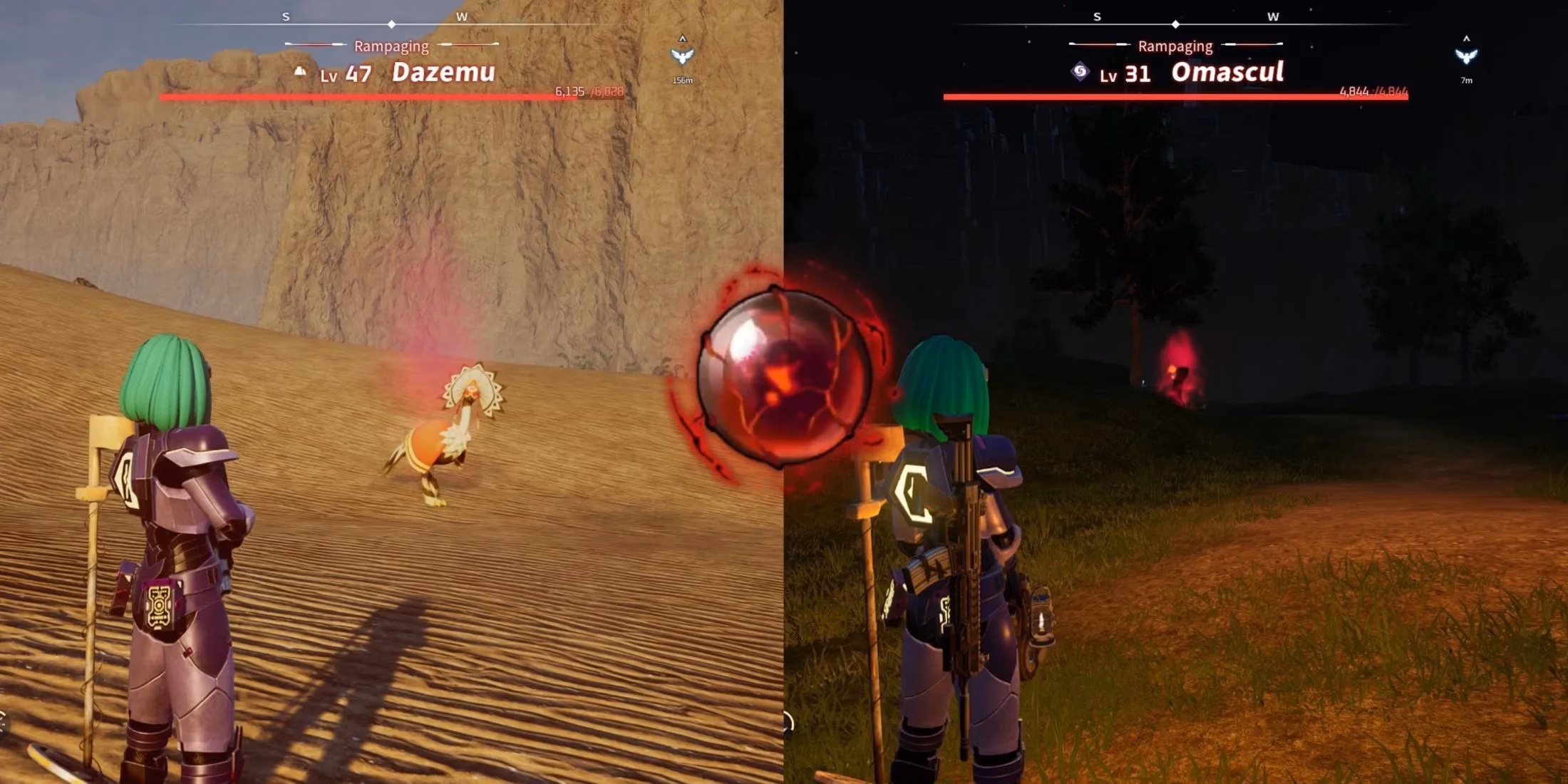Click the Ground element icon beside Dazemu's level
This screenshot has width=1568, height=784.
click(x=301, y=71)
